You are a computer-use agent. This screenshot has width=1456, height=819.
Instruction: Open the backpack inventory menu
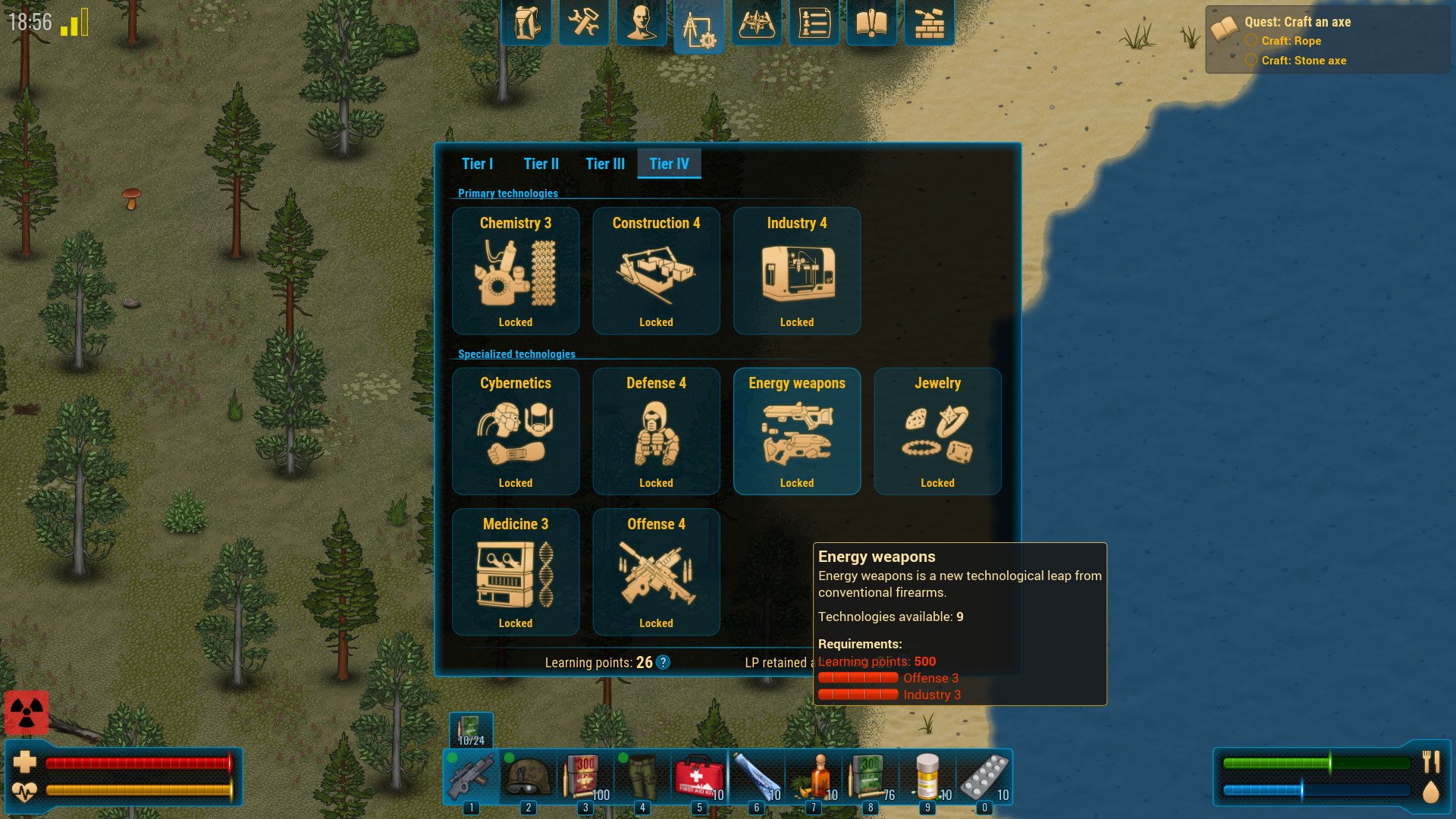[526, 23]
